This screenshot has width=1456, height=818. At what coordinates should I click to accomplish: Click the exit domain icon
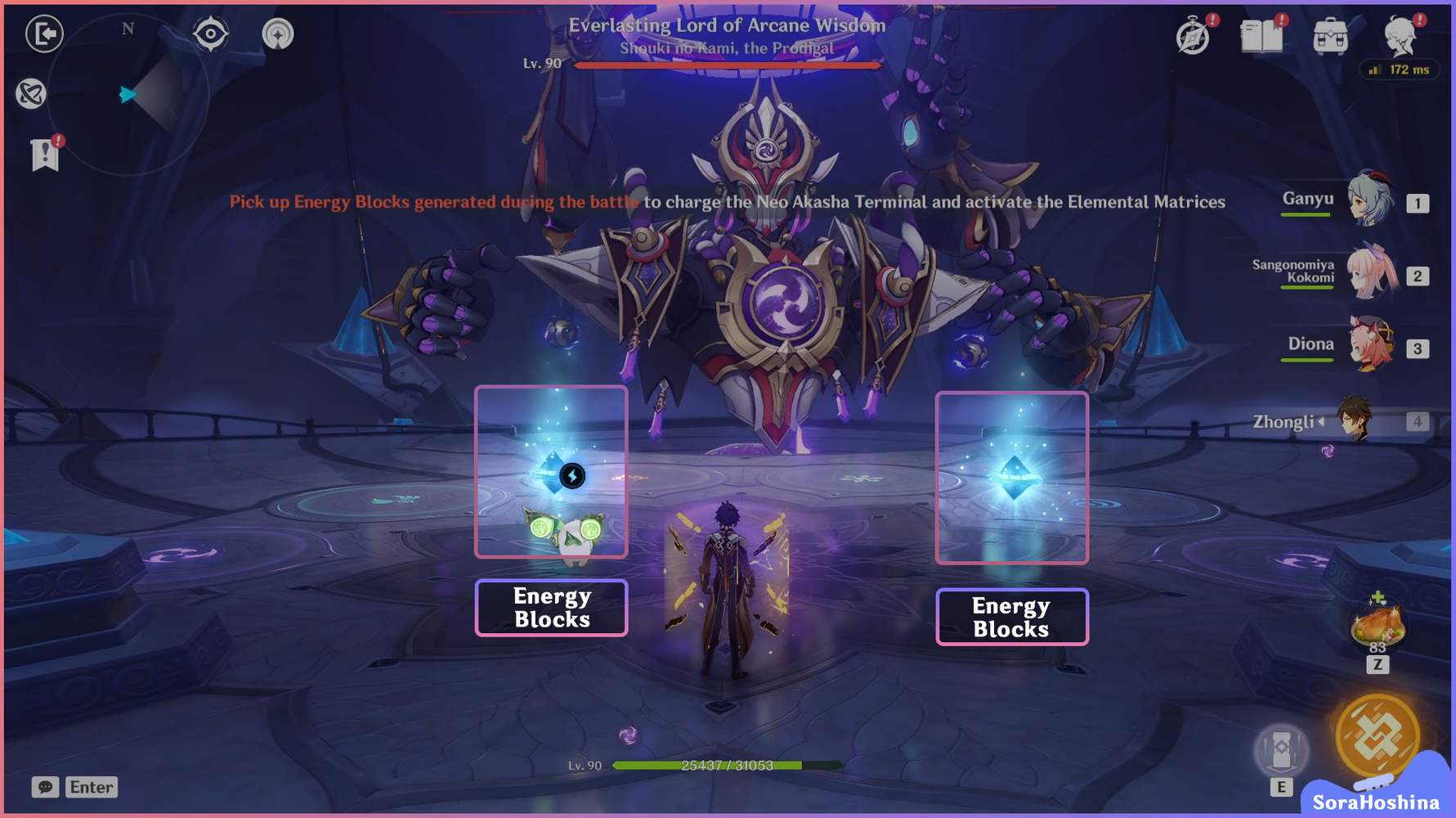pos(45,34)
